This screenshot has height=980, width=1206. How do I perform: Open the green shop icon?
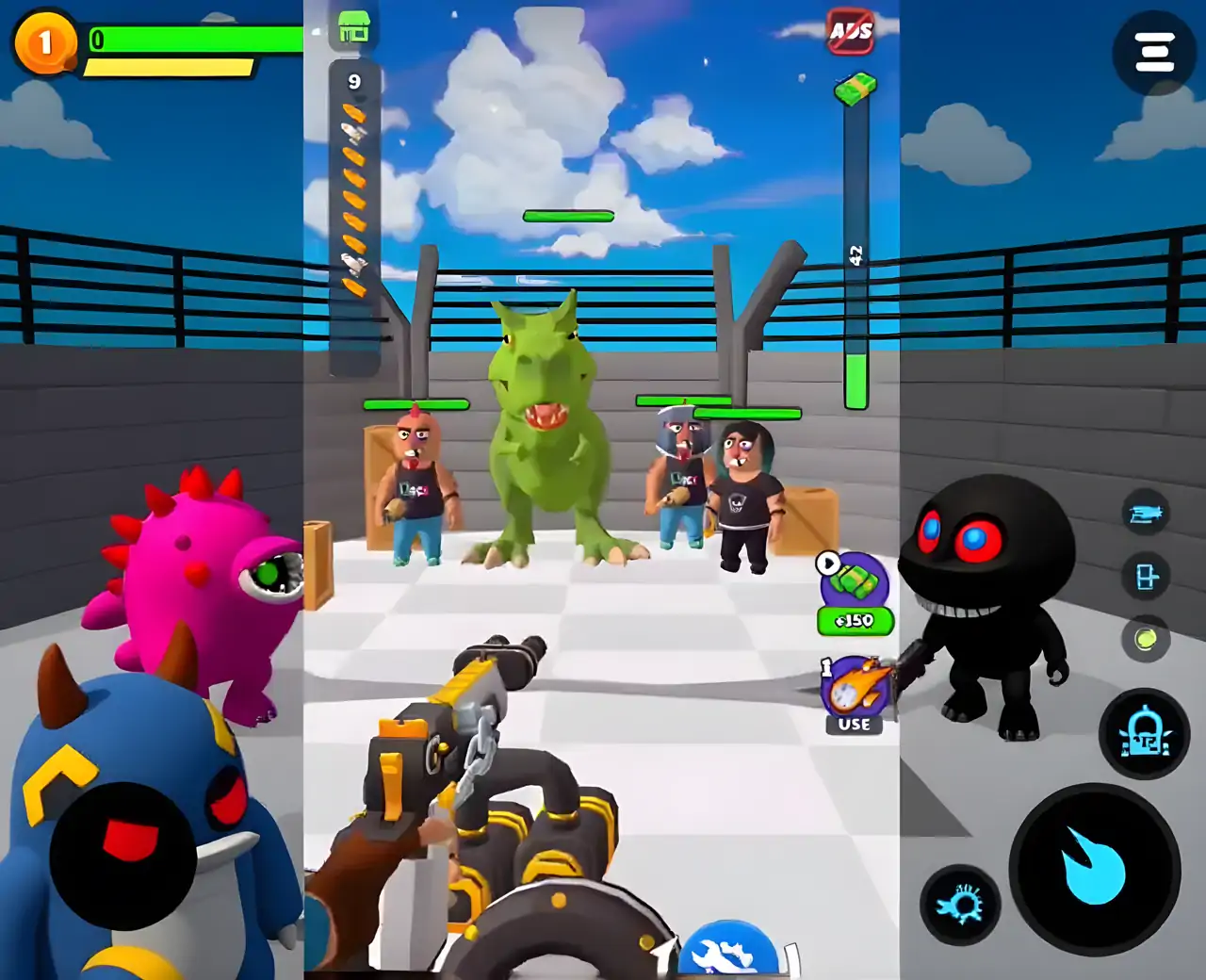point(353,28)
